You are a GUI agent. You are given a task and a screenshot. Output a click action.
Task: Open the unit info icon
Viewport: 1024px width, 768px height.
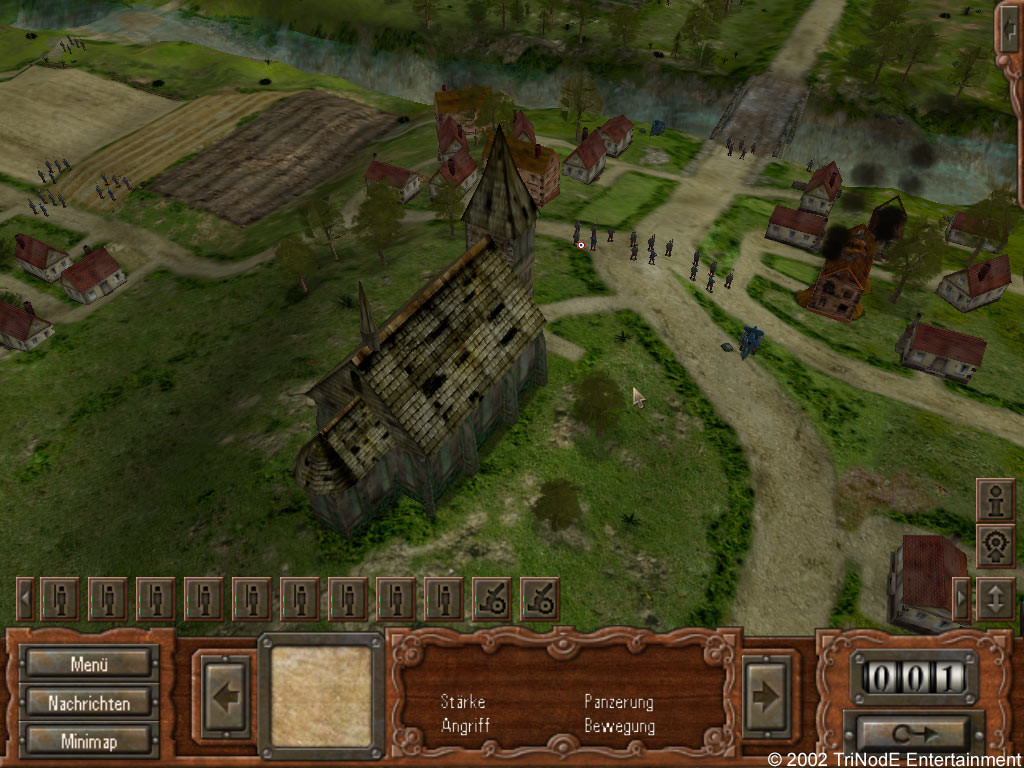995,500
